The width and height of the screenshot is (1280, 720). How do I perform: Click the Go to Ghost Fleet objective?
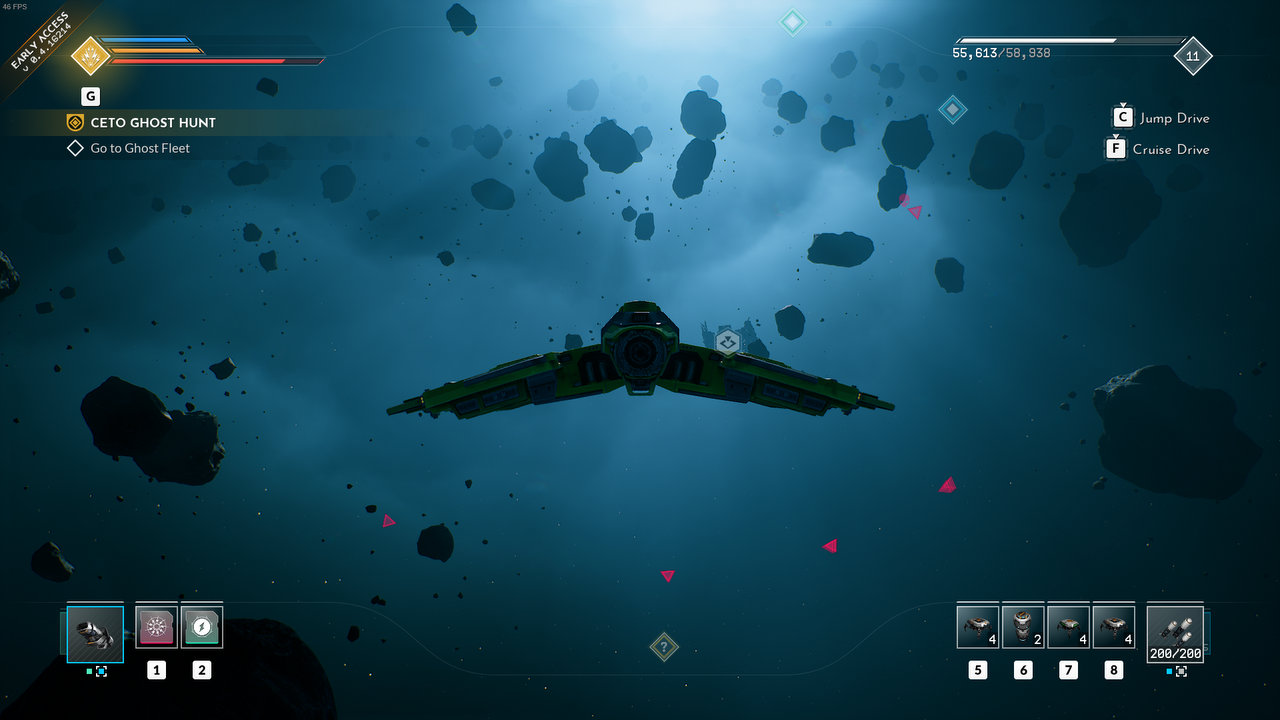point(139,148)
